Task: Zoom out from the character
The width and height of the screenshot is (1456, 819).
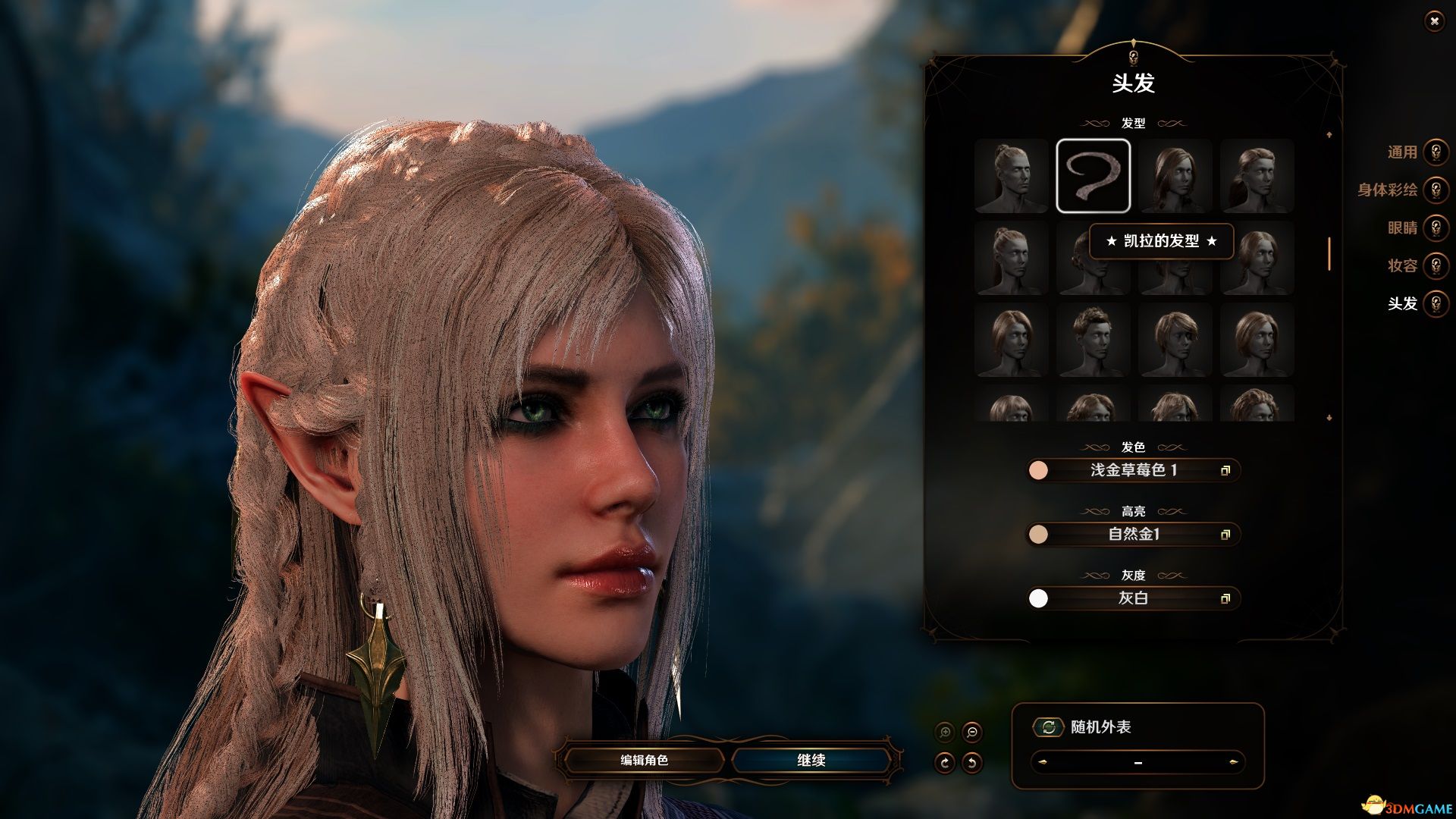Action: point(971,733)
